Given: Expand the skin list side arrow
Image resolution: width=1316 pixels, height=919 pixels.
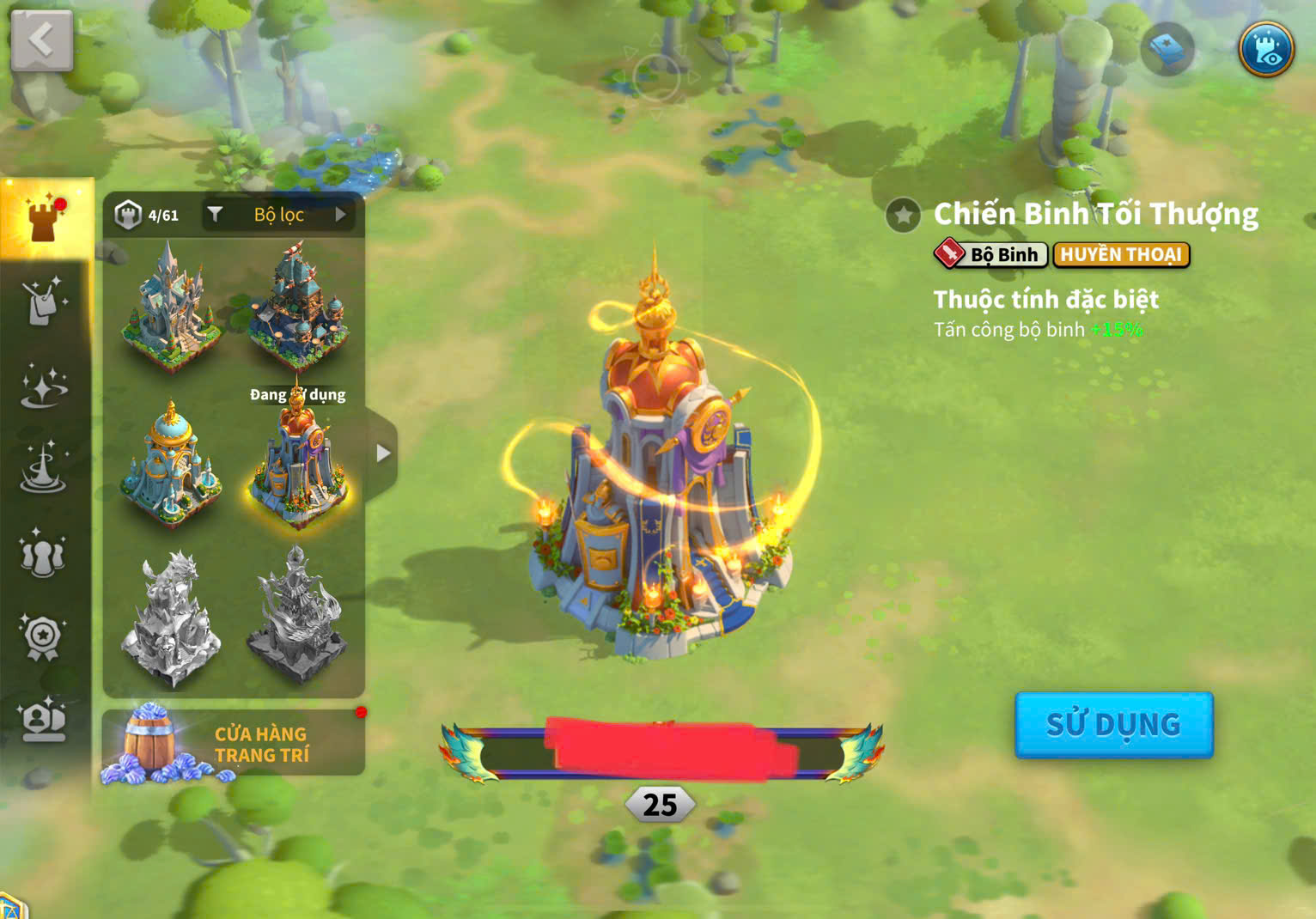Looking at the screenshot, I should pos(383,453).
